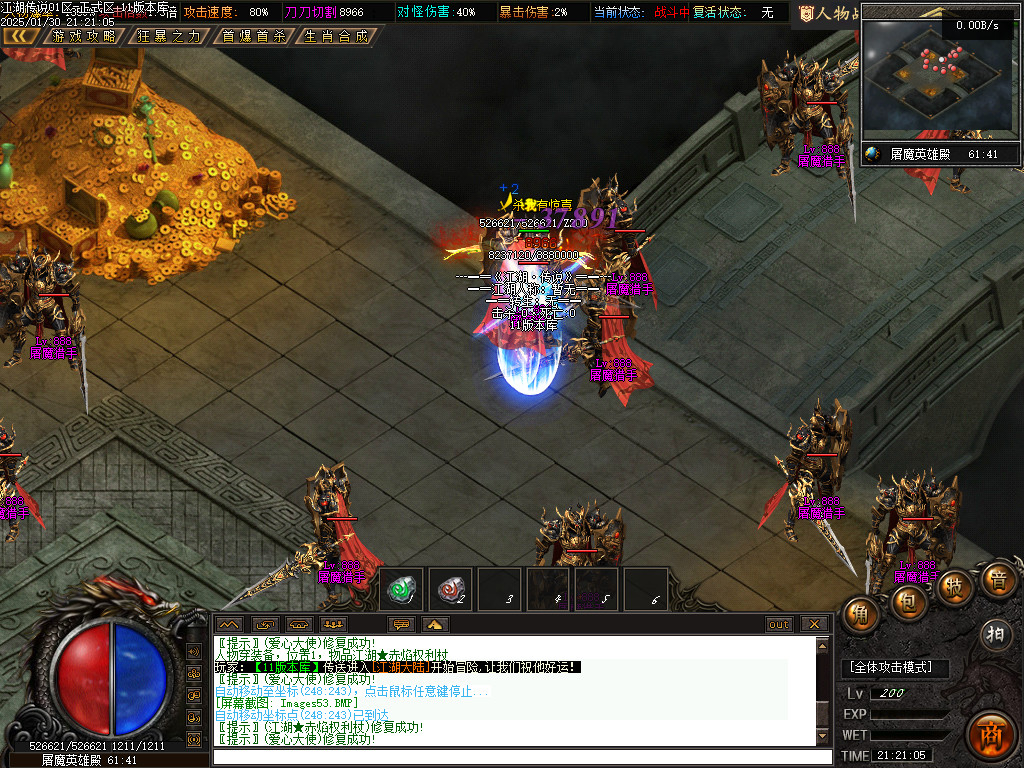Open the skills panel with the 技 button
The image size is (1024, 768).
tap(956, 587)
